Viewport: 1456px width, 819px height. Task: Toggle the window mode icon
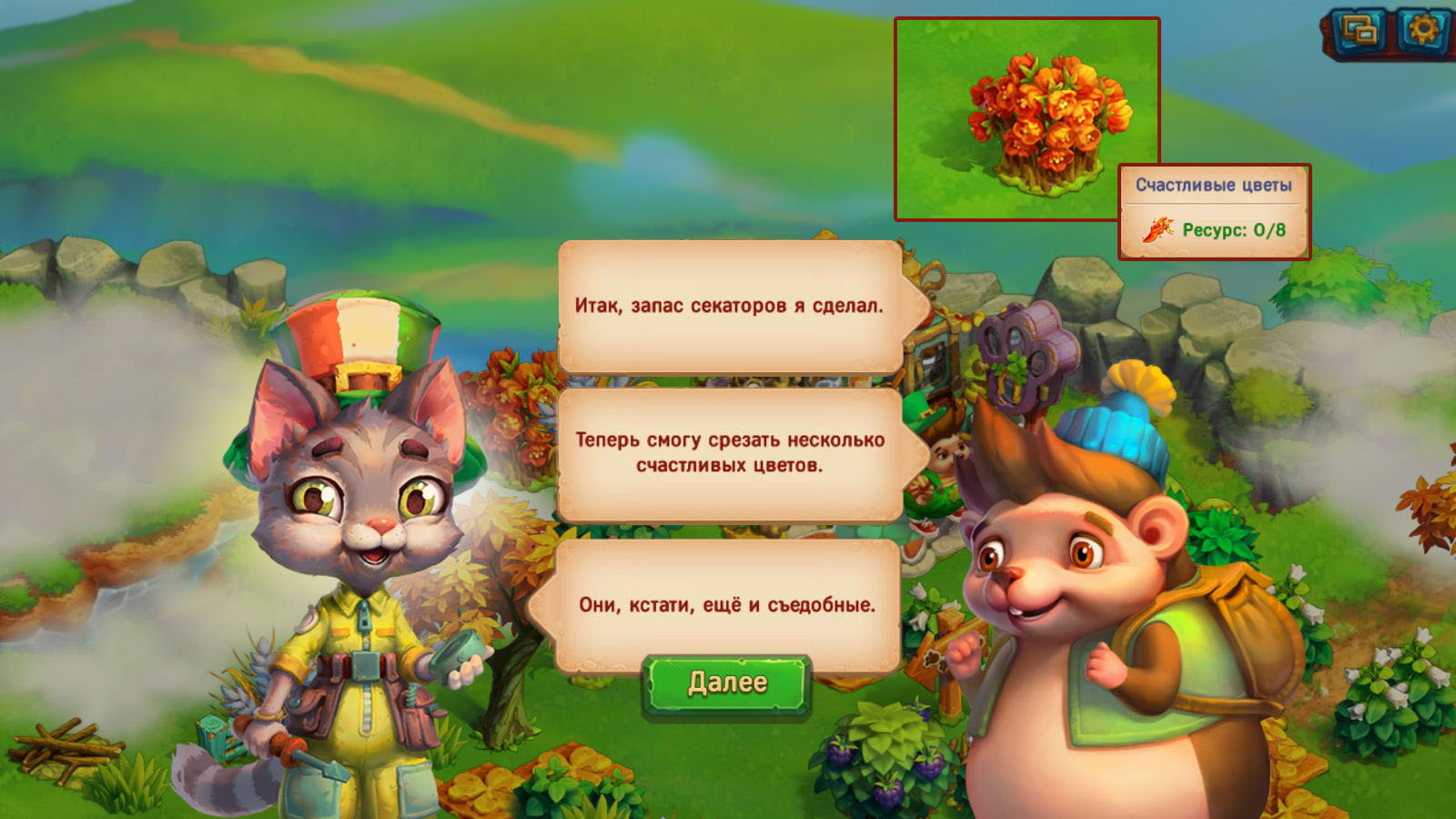[x=1360, y=32]
